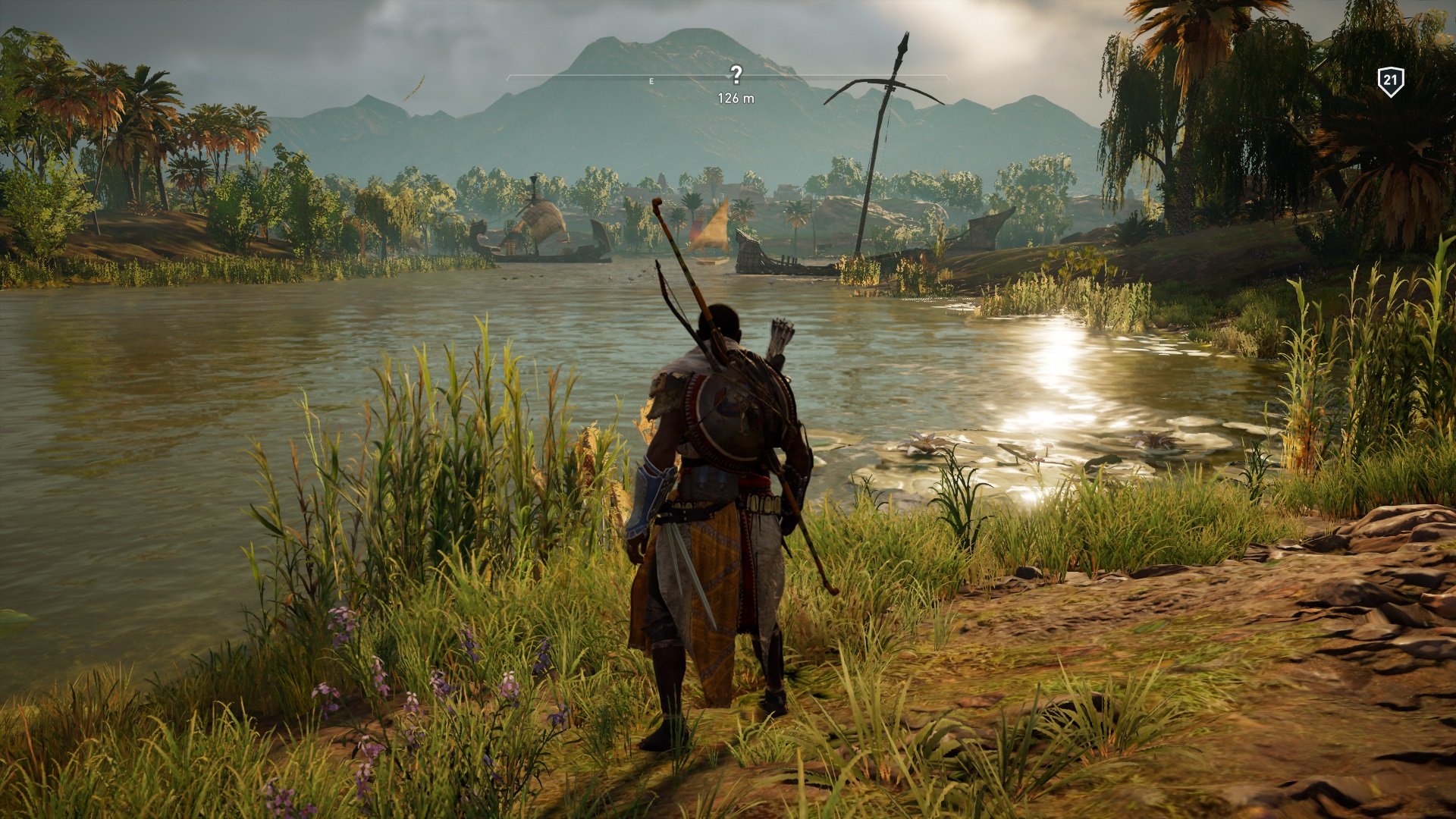
Task: Select the unknown '?' objective marker
Action: (736, 74)
